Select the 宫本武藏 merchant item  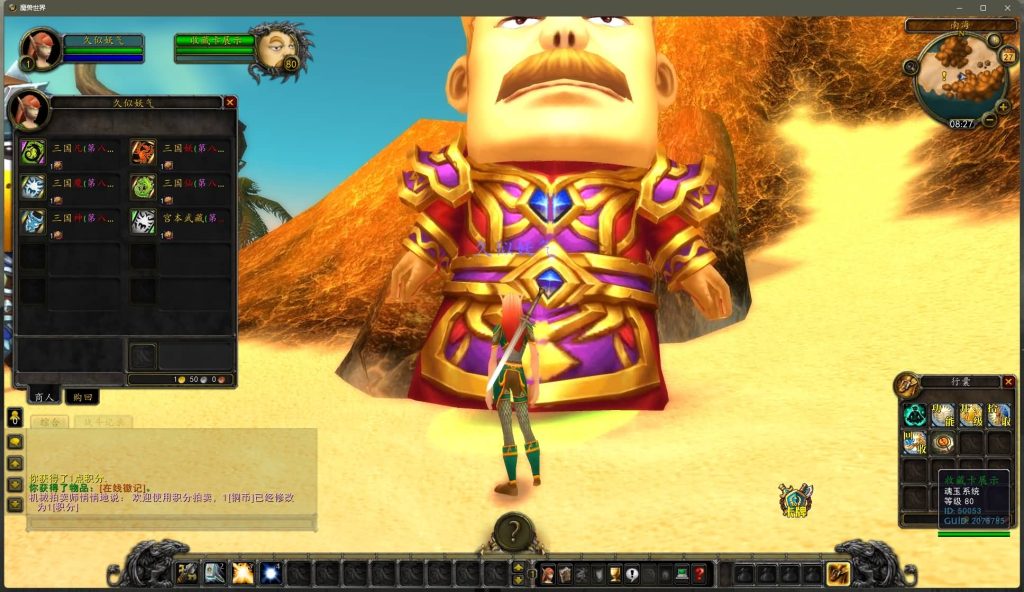click(x=143, y=222)
